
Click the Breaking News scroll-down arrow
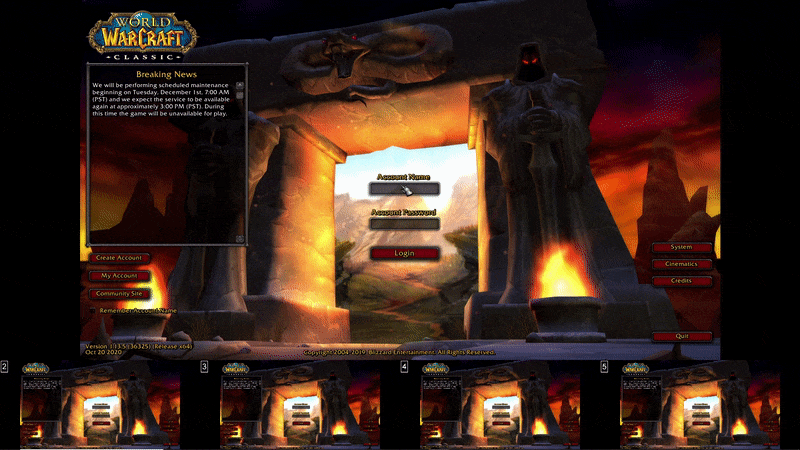239,238
